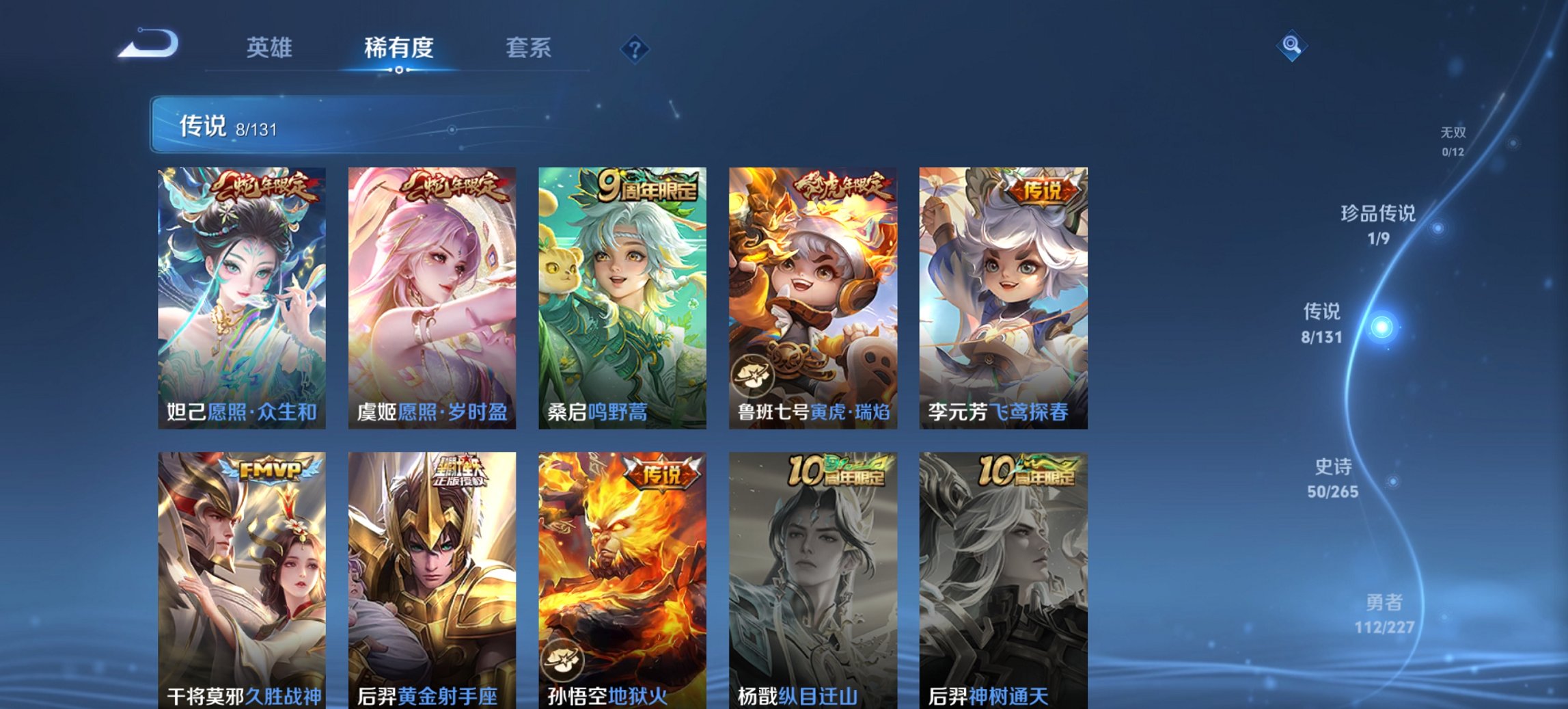Switch to the 套系 tab
The height and width of the screenshot is (709, 1568).
coord(529,48)
